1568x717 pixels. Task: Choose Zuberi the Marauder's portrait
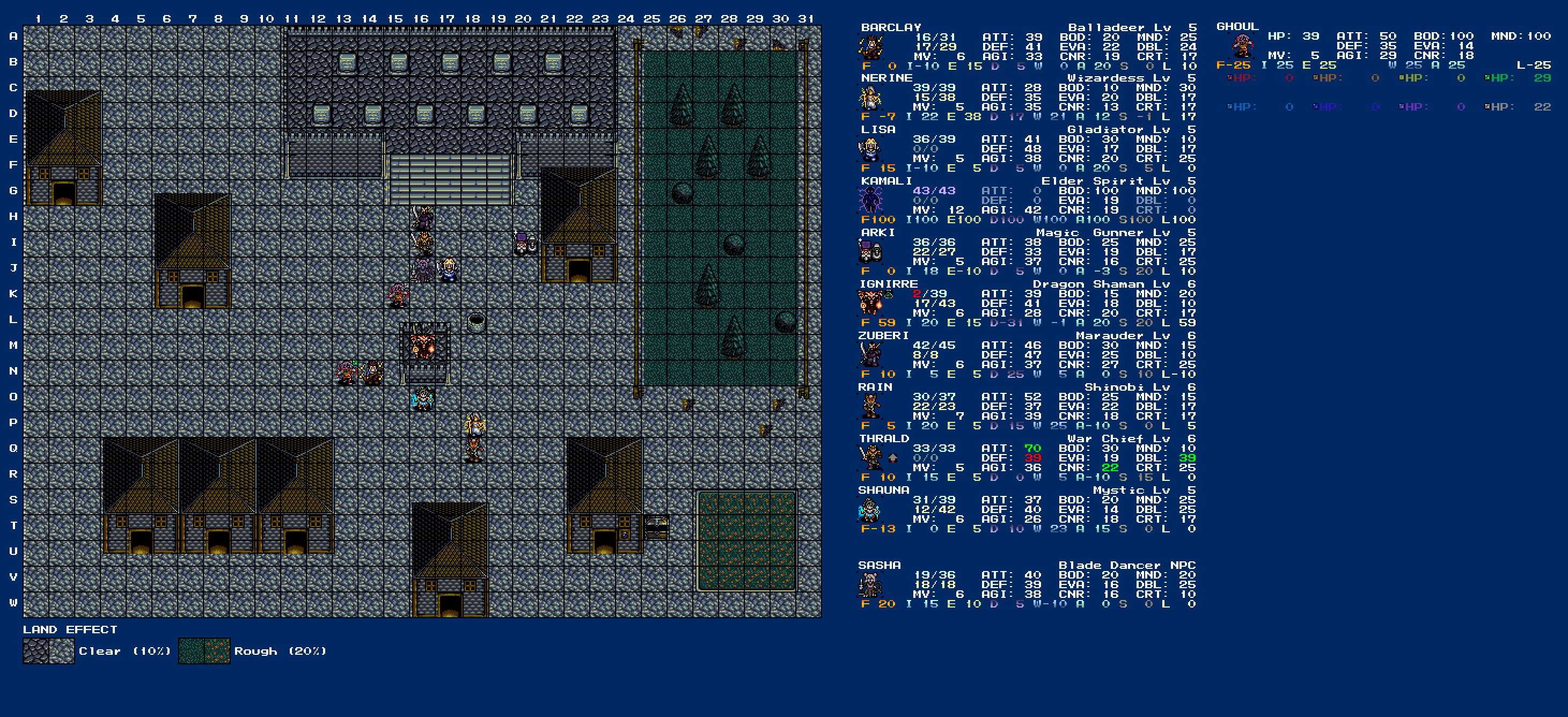870,355
